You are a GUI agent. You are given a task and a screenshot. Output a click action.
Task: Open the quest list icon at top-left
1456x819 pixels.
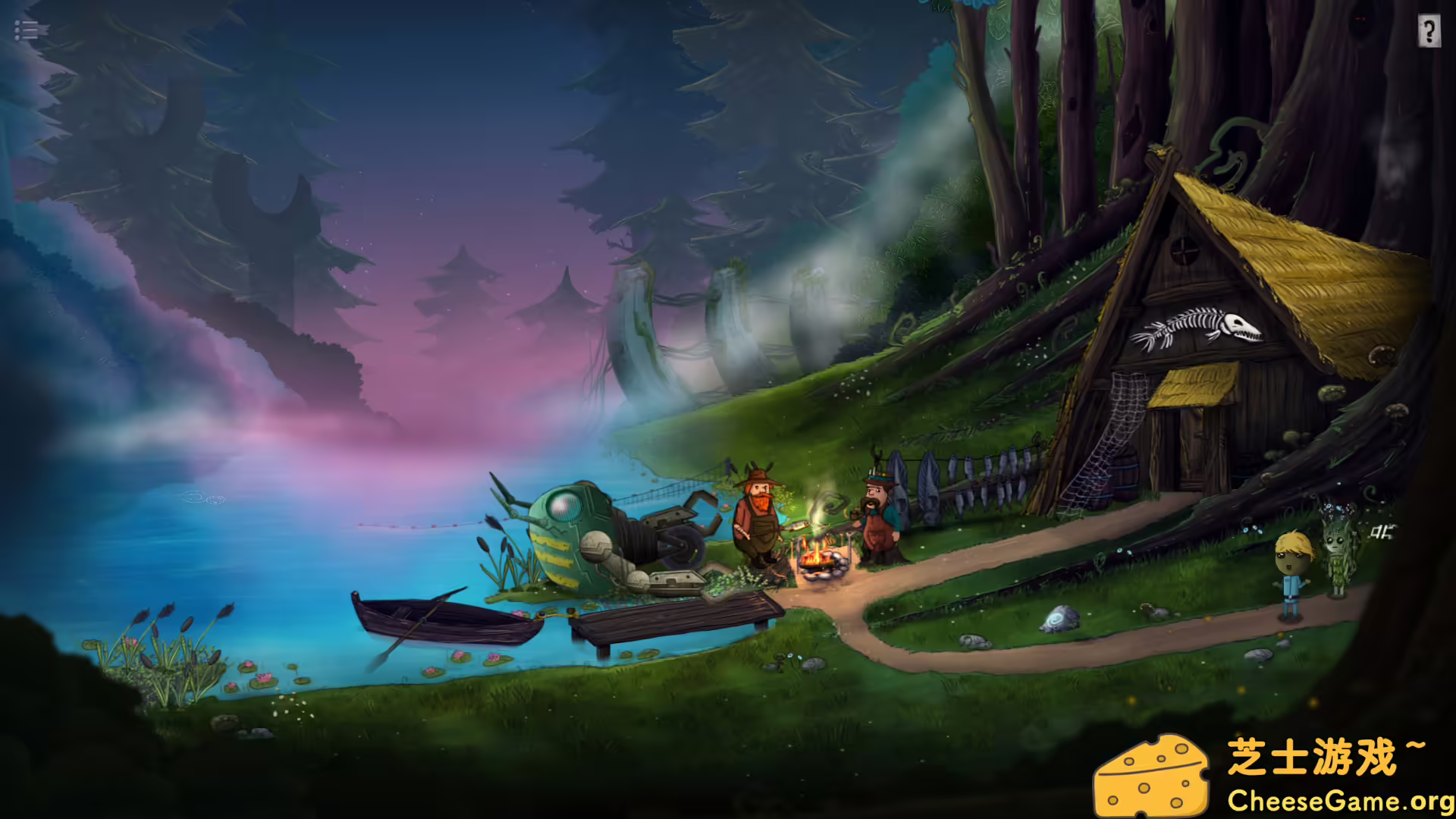pyautogui.click(x=26, y=31)
